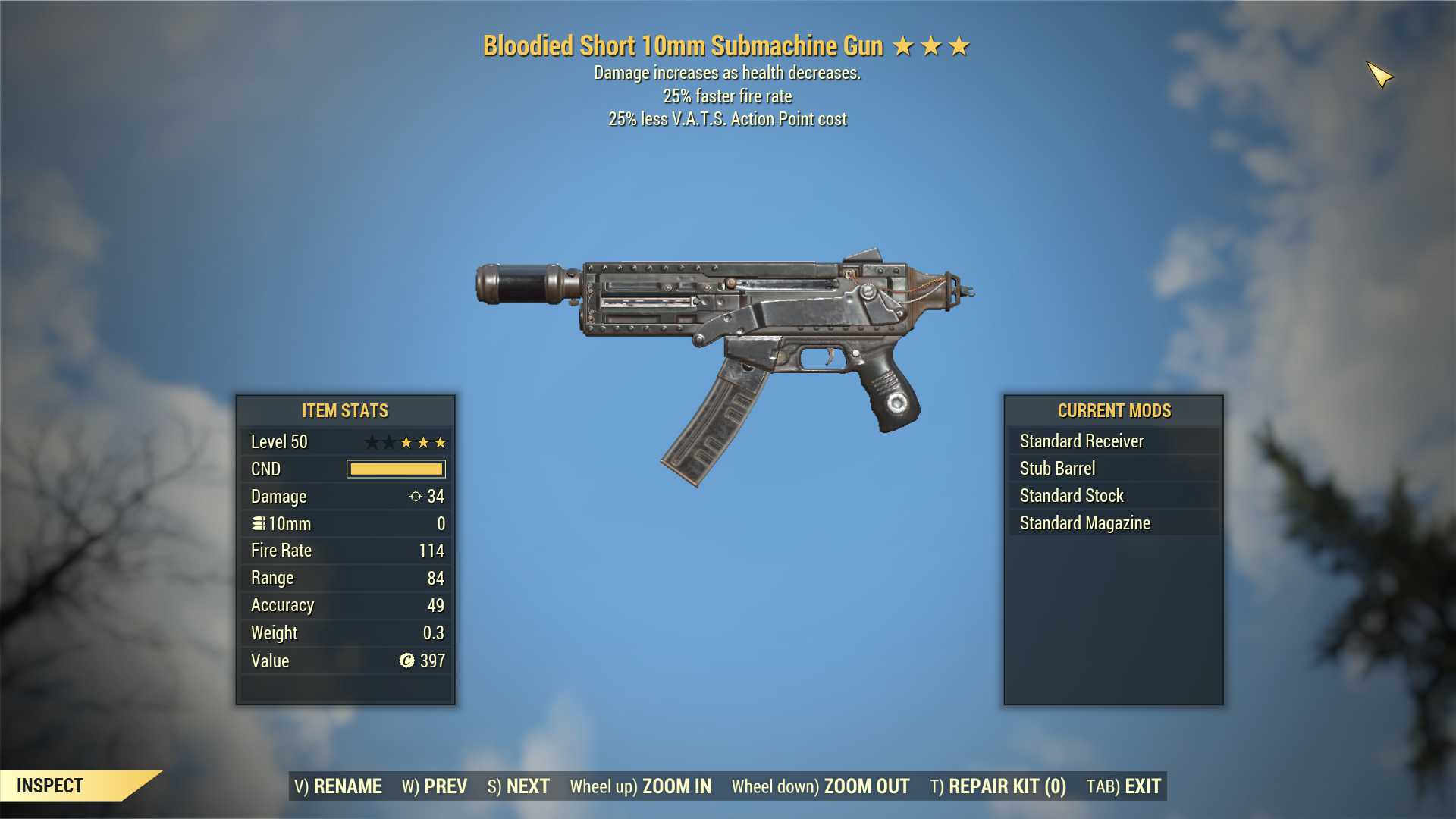Select ZOOM IN on the weapon
The image size is (1456, 819).
coord(641,786)
